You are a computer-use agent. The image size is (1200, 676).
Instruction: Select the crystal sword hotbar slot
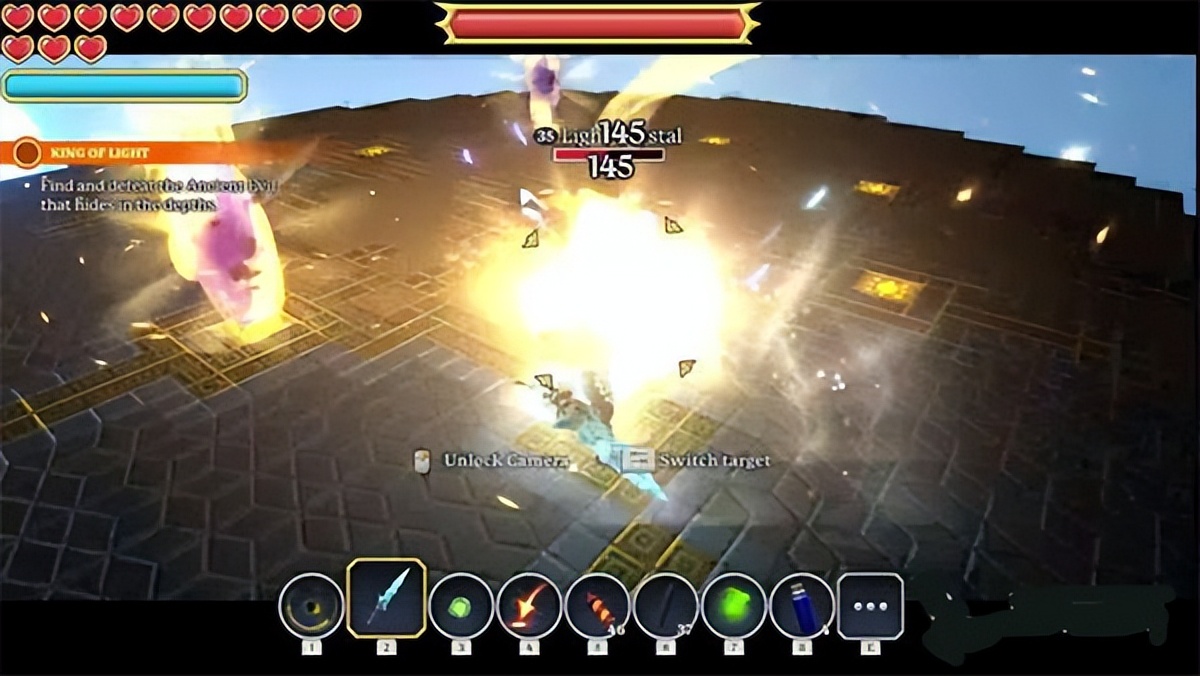(386, 598)
